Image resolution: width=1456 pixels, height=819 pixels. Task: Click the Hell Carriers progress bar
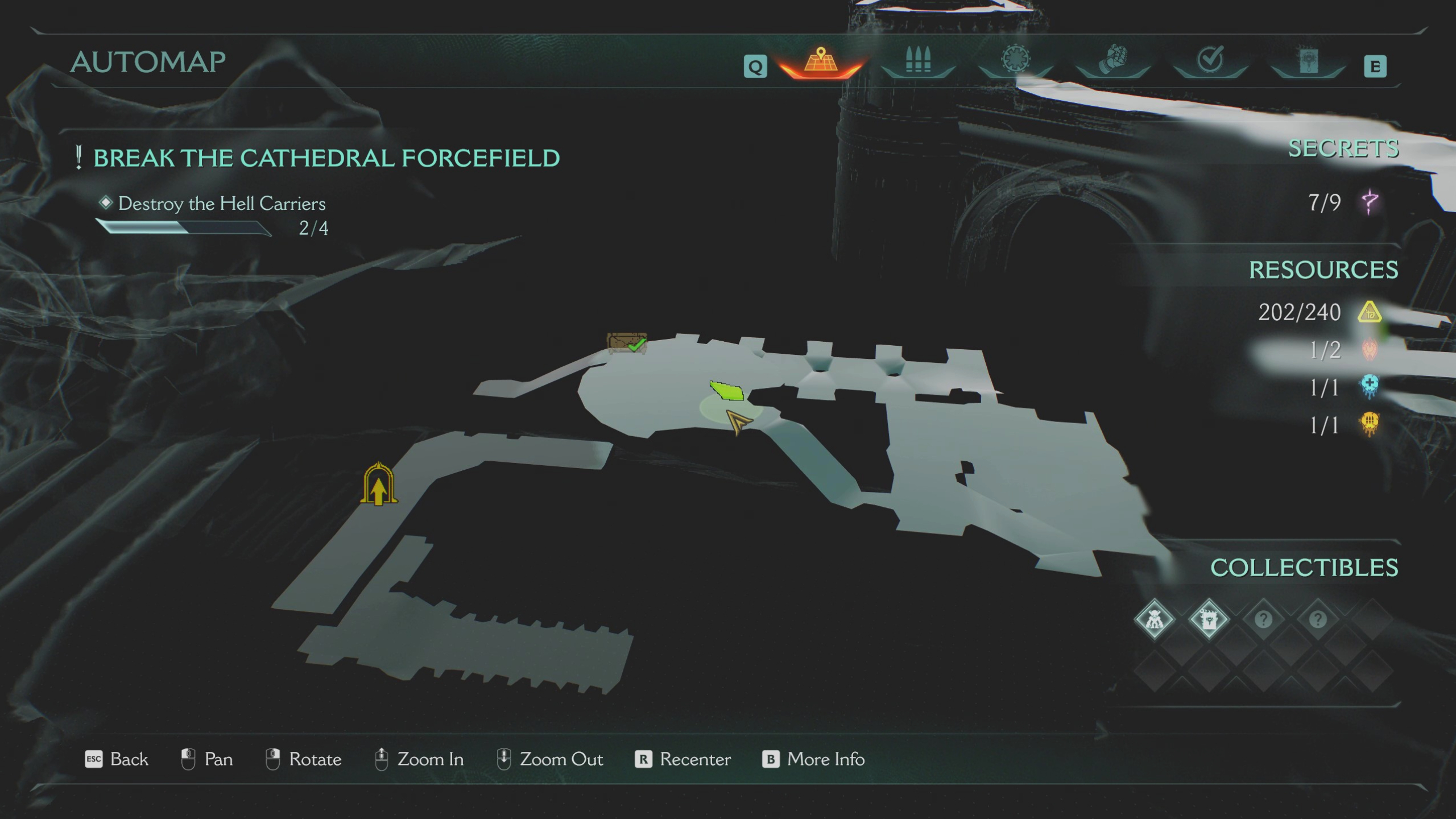coord(185,230)
